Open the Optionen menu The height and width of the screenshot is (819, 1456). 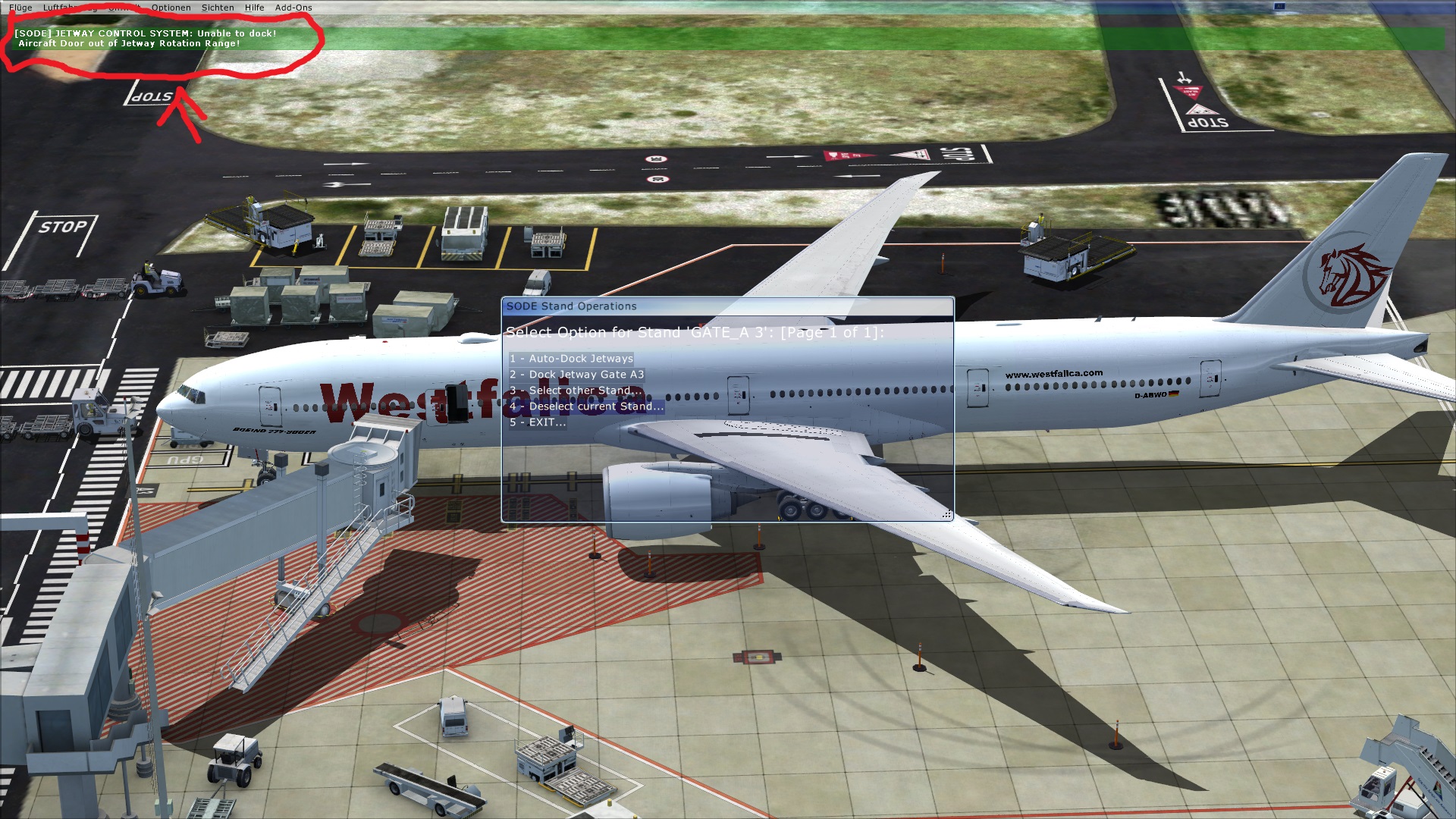click(171, 8)
